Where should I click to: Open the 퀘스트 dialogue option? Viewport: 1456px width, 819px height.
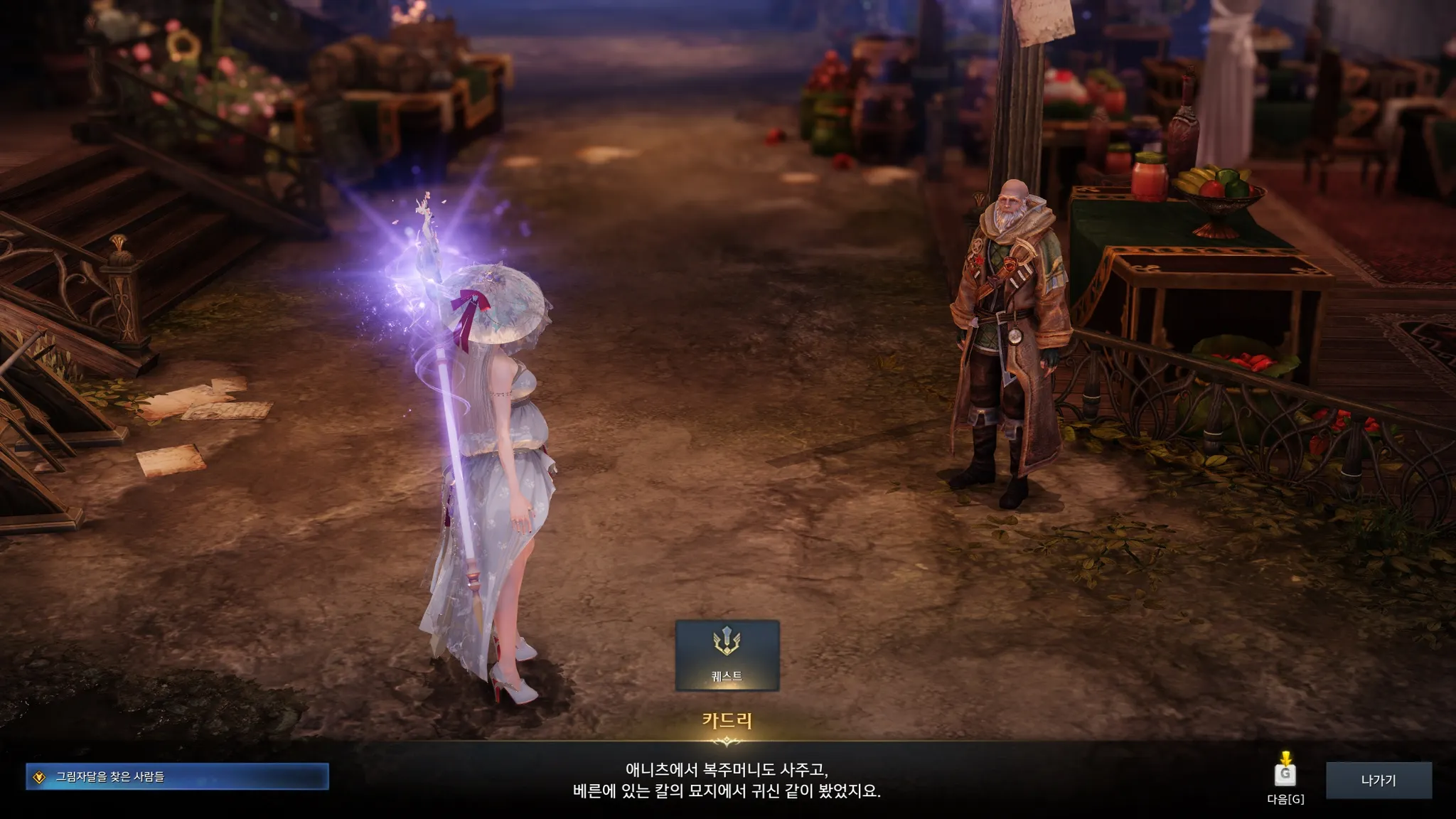[727, 655]
